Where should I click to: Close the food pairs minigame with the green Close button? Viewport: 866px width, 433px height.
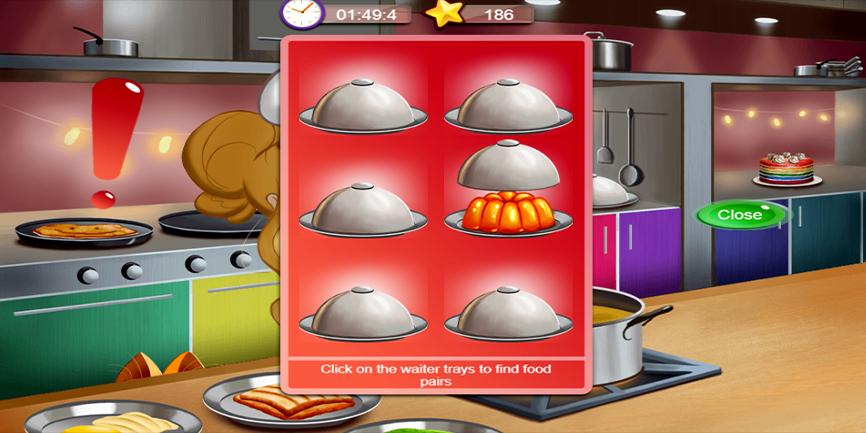740,214
